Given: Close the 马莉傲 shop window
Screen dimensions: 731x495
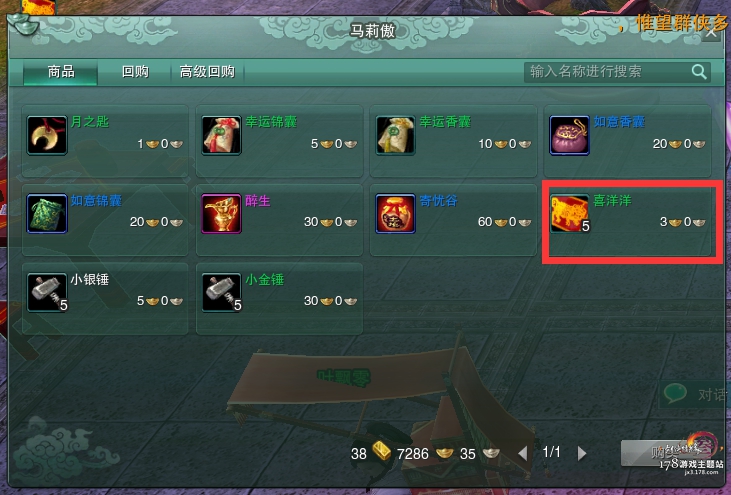Looking at the screenshot, I should coord(711,31).
